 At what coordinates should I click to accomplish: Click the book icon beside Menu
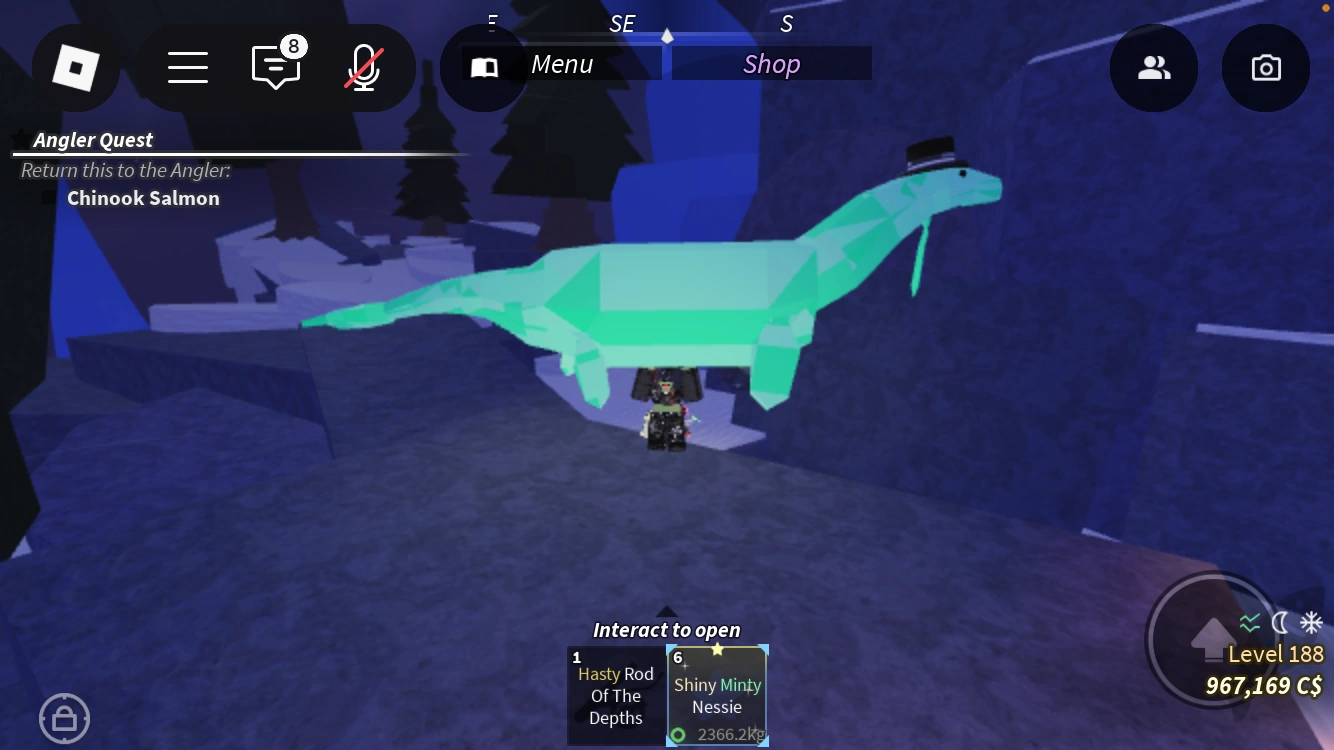click(x=484, y=67)
